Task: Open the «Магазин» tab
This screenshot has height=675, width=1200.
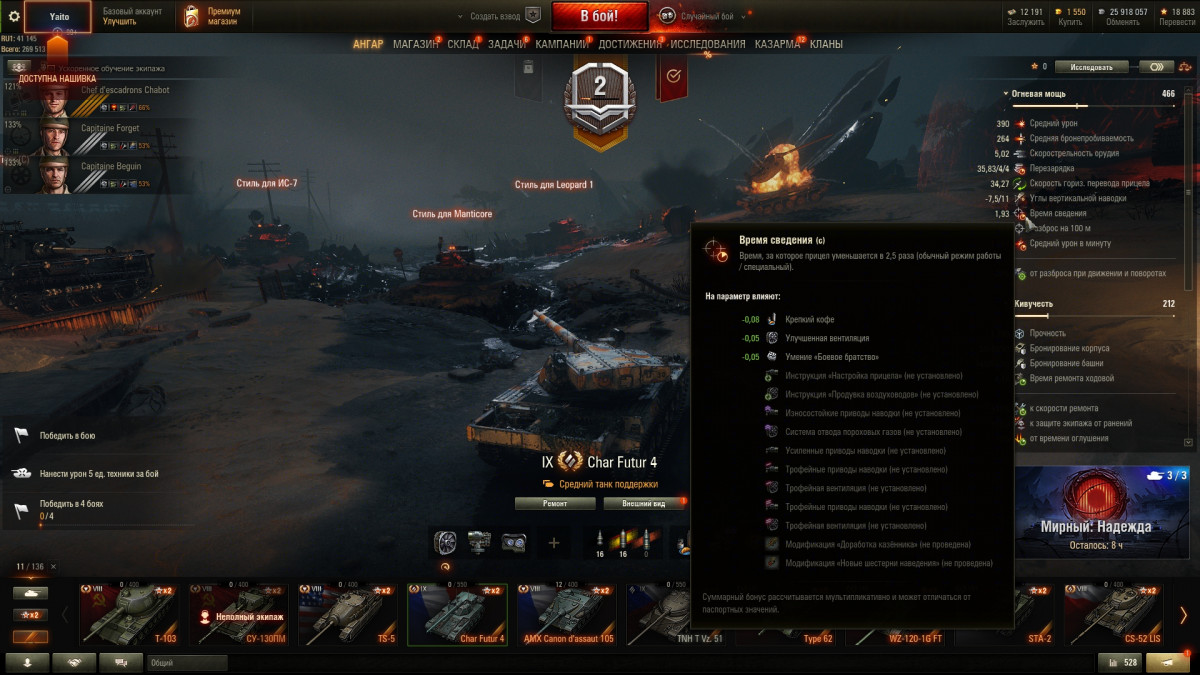Action: 415,44
